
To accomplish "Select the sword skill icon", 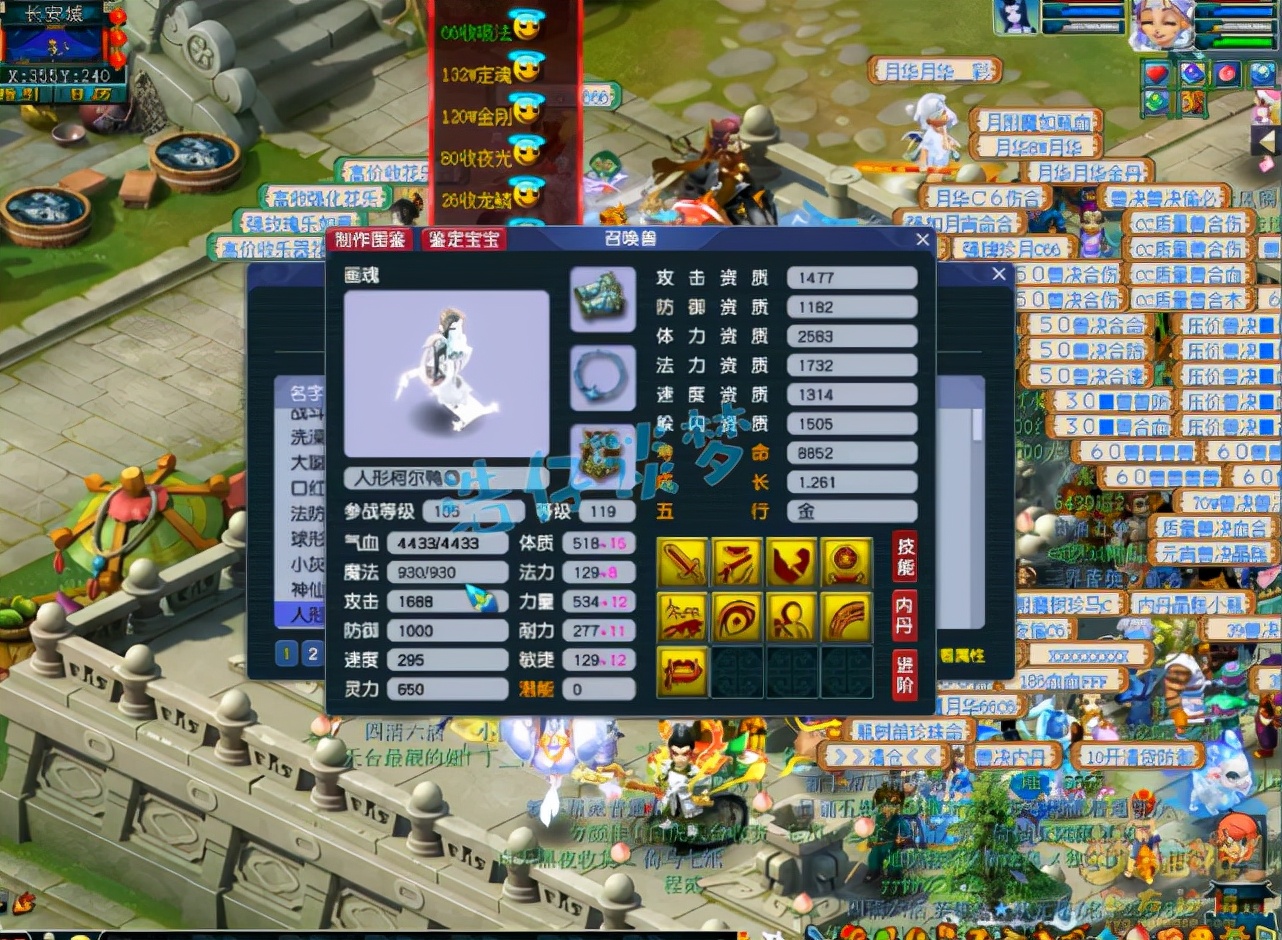I will pos(683,562).
